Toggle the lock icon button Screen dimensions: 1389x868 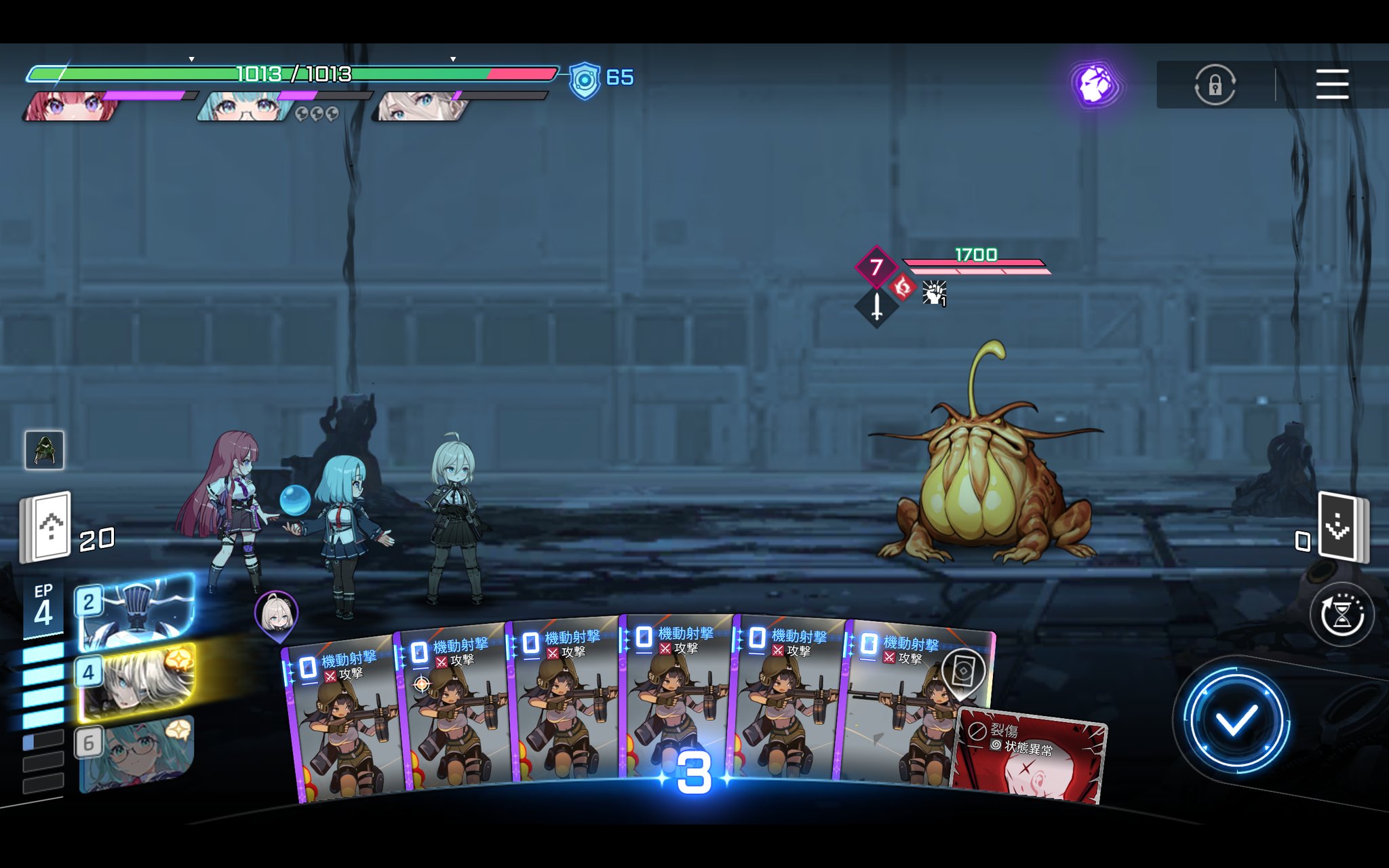(x=1215, y=85)
